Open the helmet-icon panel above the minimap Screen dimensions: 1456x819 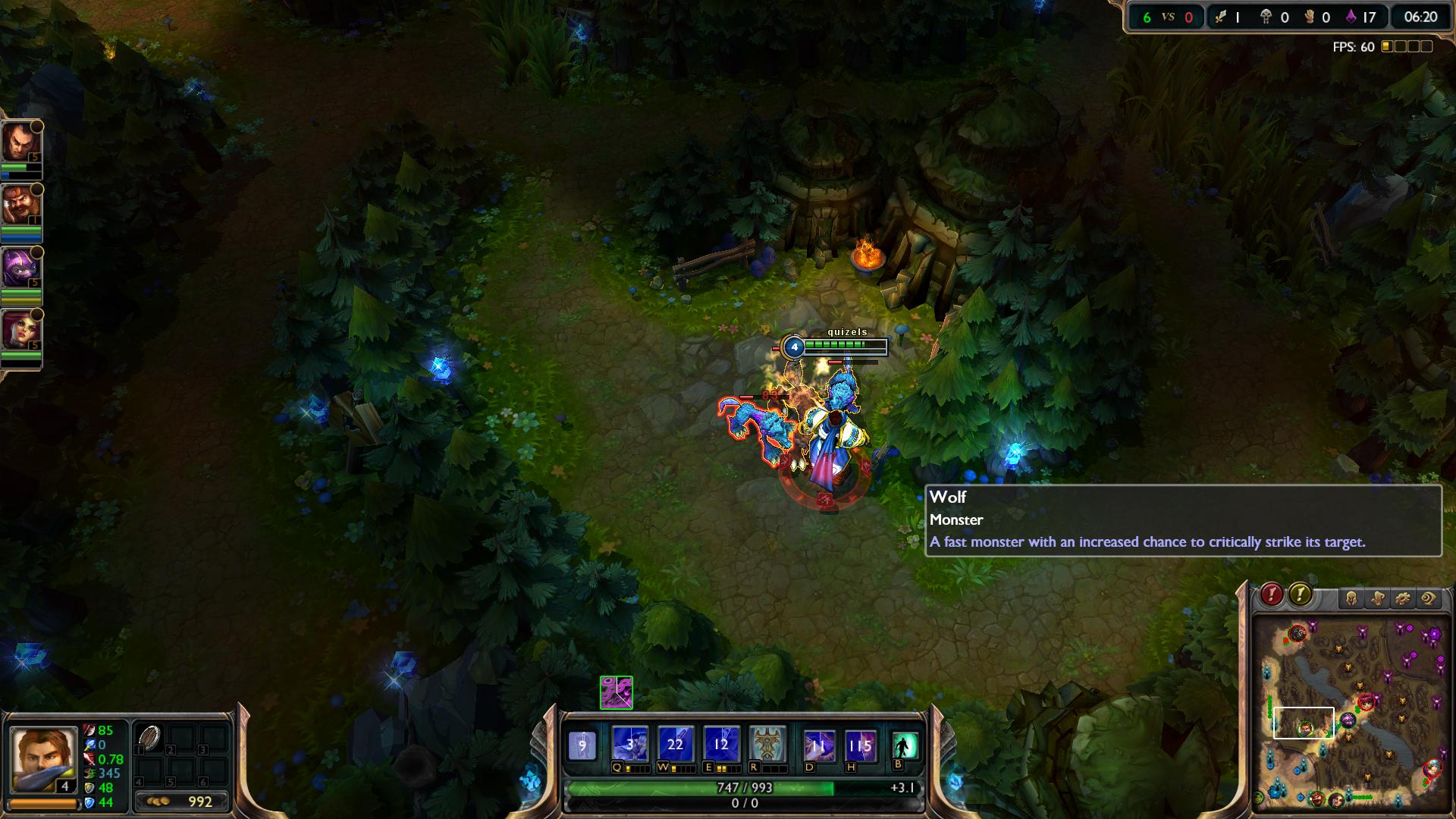coord(1351,599)
